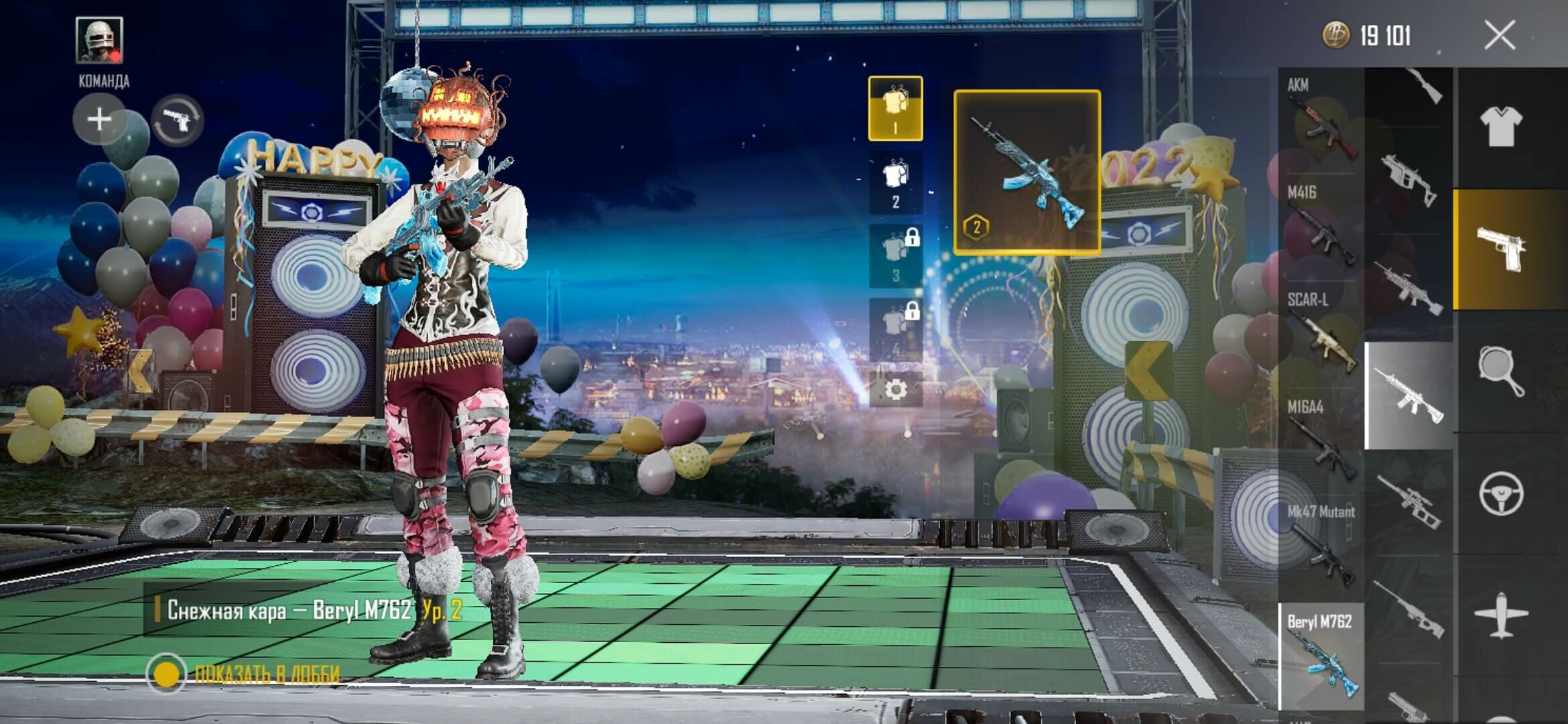
Task: Select outfit preset 1
Action: coord(895,109)
